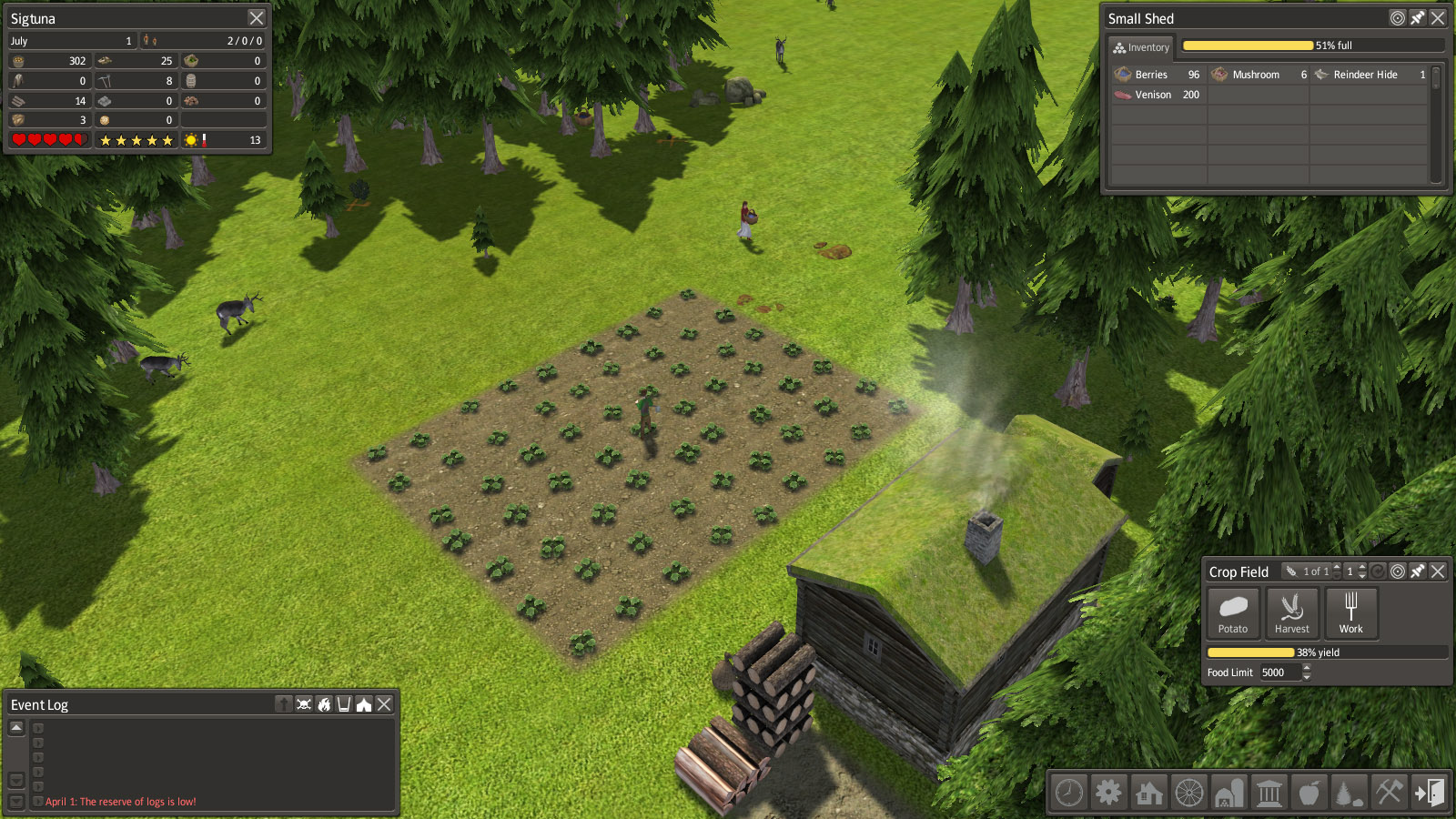The image size is (1456, 819).
Task: Increase the Food Limit value
Action: (x=1307, y=668)
